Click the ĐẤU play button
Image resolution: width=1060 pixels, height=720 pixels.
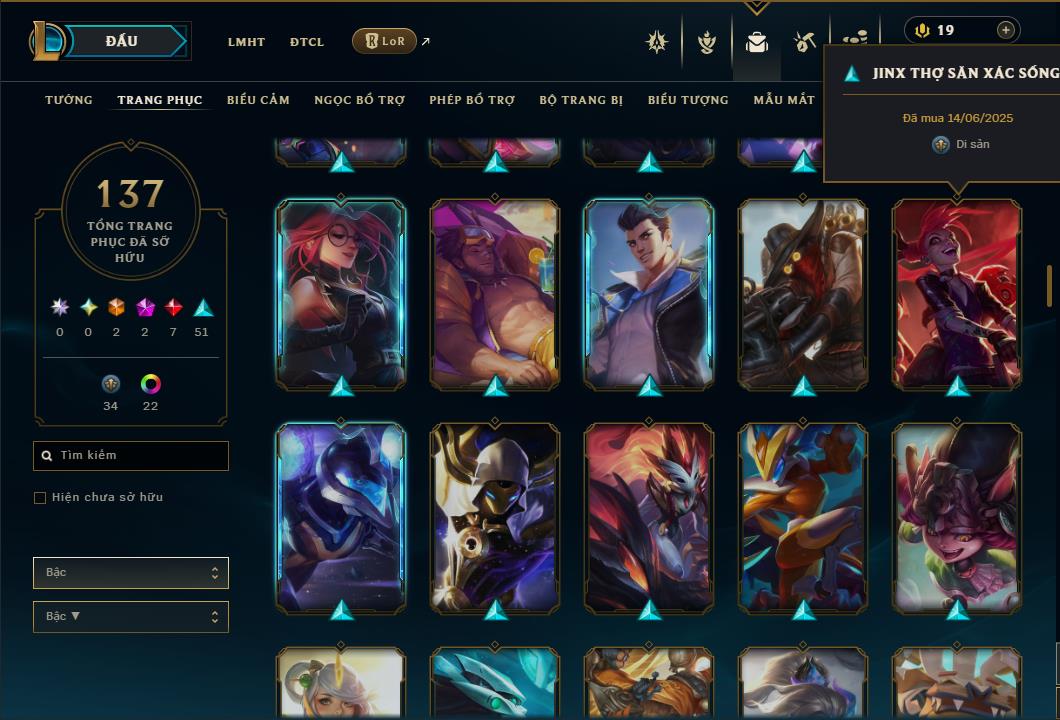pos(120,41)
